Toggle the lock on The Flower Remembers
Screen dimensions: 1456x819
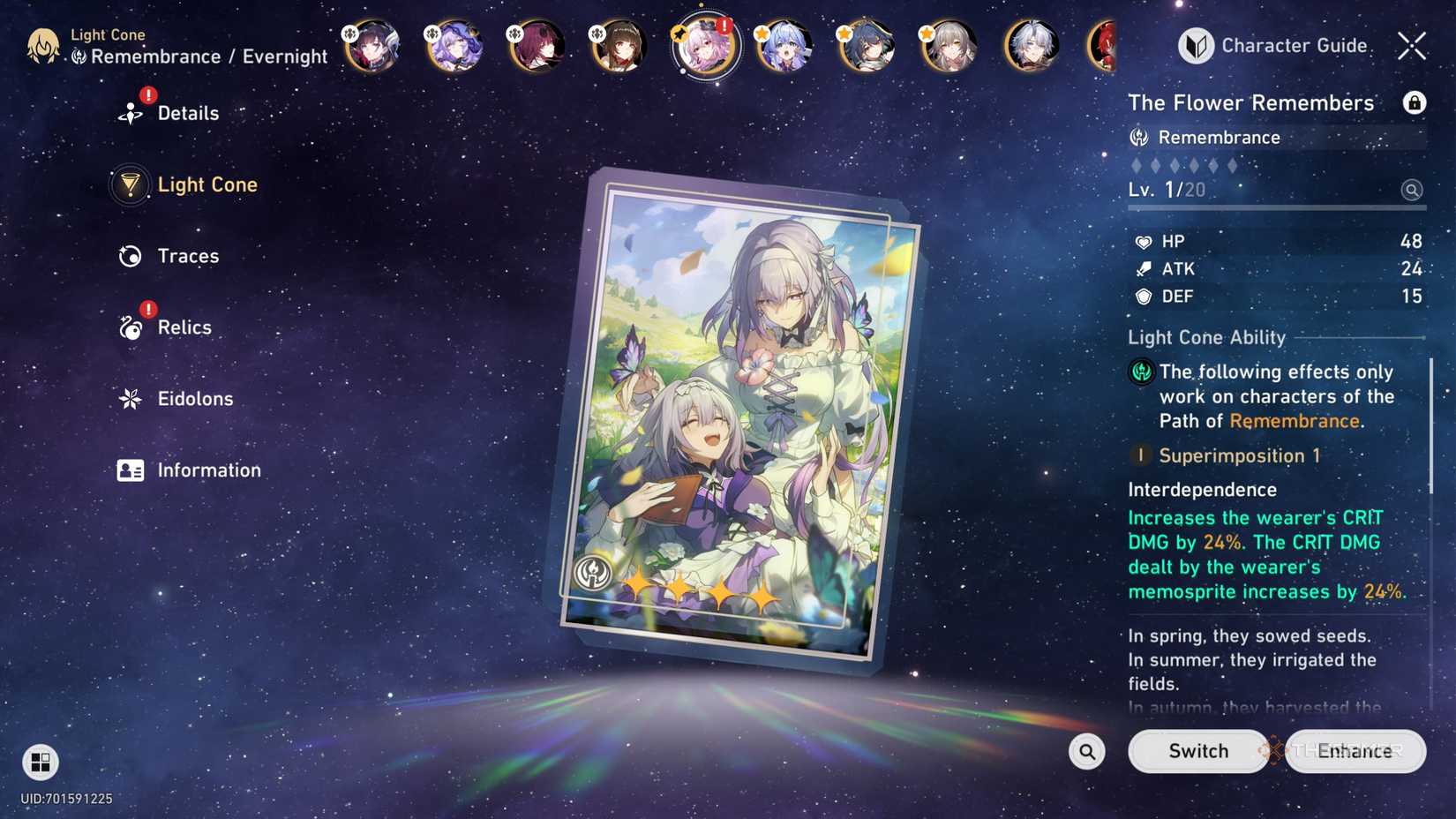coord(1415,102)
